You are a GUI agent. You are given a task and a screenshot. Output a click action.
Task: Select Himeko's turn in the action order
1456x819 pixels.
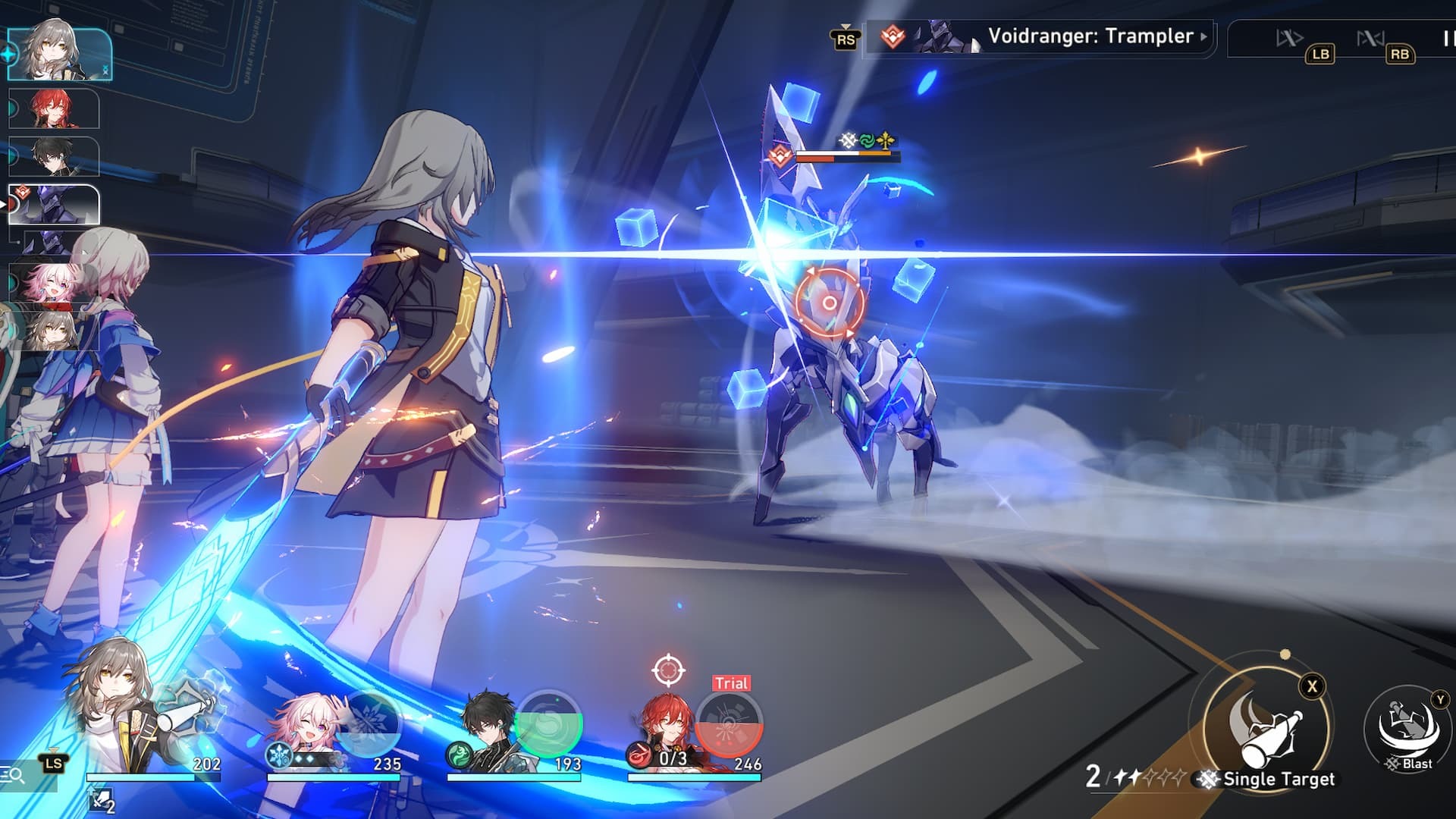pos(55,108)
